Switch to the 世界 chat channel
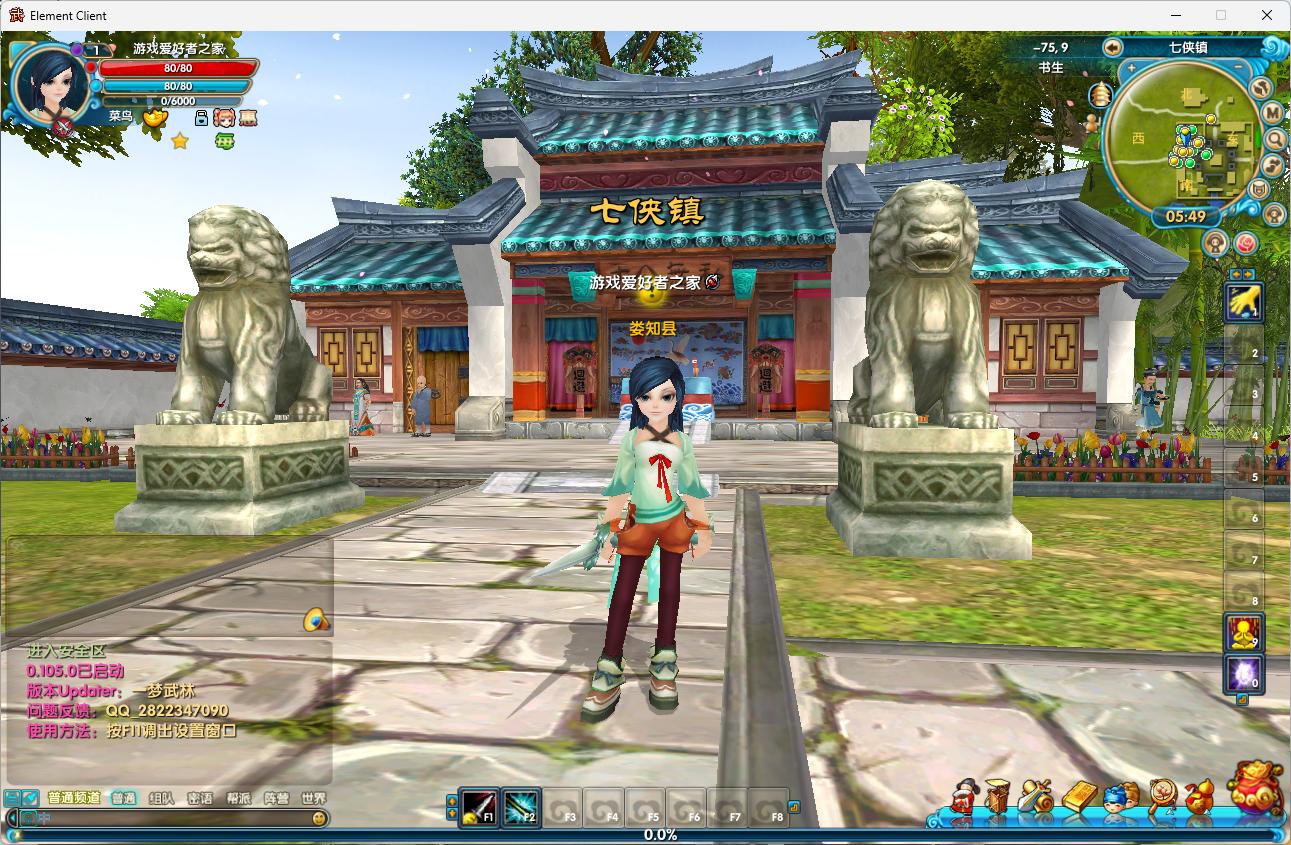This screenshot has width=1291, height=845. [313, 798]
